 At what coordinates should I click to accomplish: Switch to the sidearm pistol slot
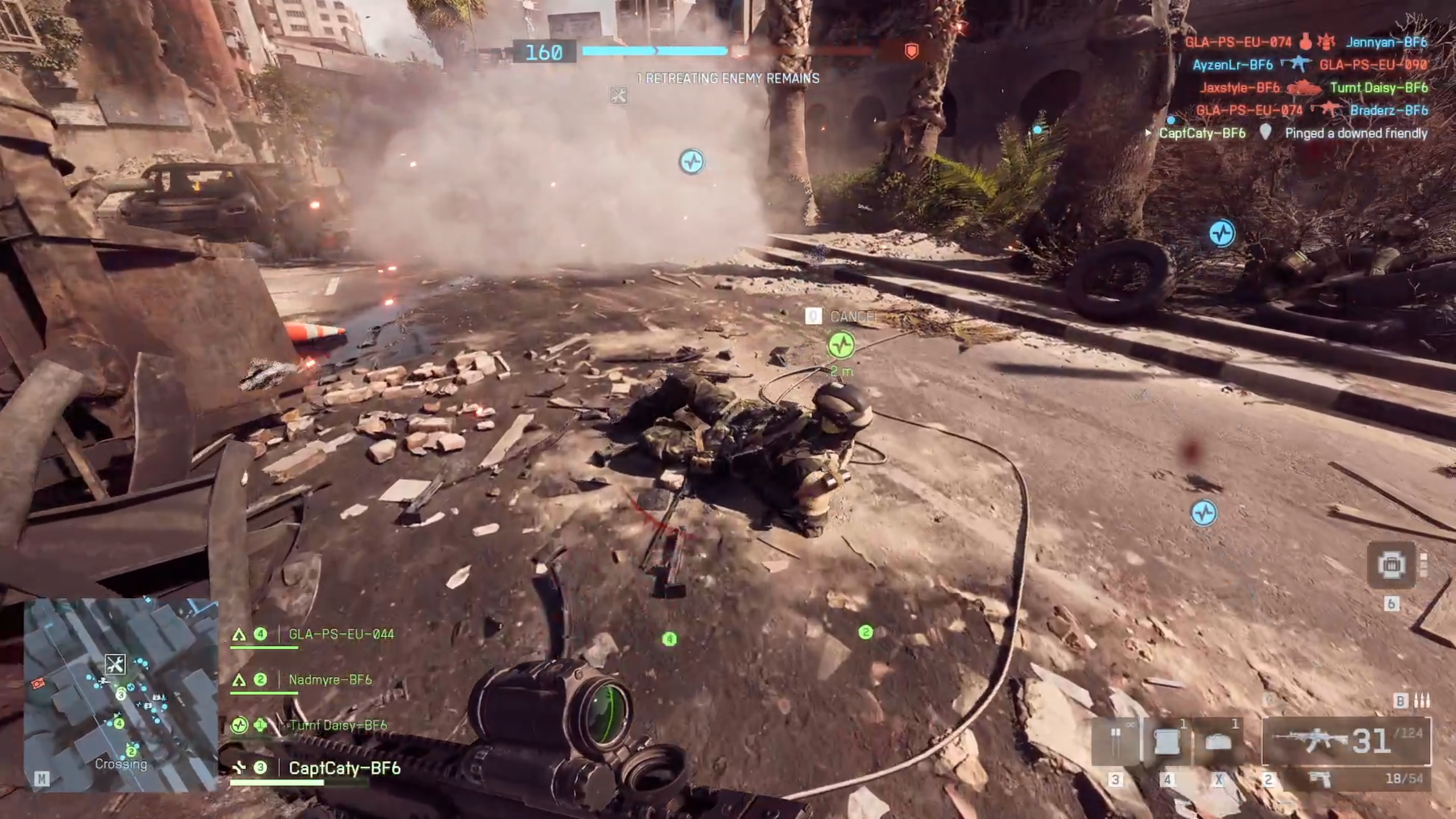(1318, 778)
